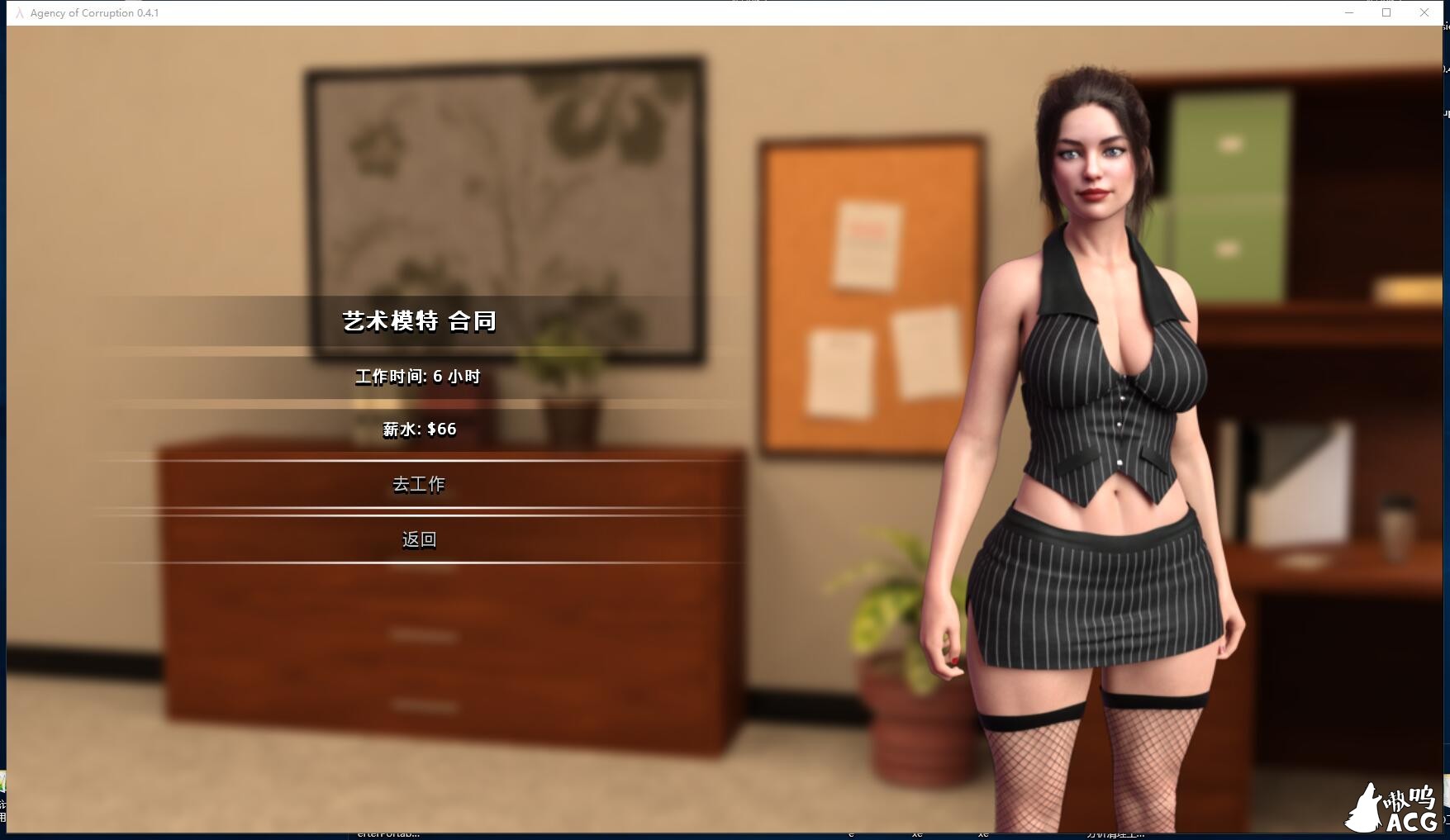This screenshot has width=1450, height=840.
Task: Click the 去工作 (Go to Work) button
Action: coord(420,485)
